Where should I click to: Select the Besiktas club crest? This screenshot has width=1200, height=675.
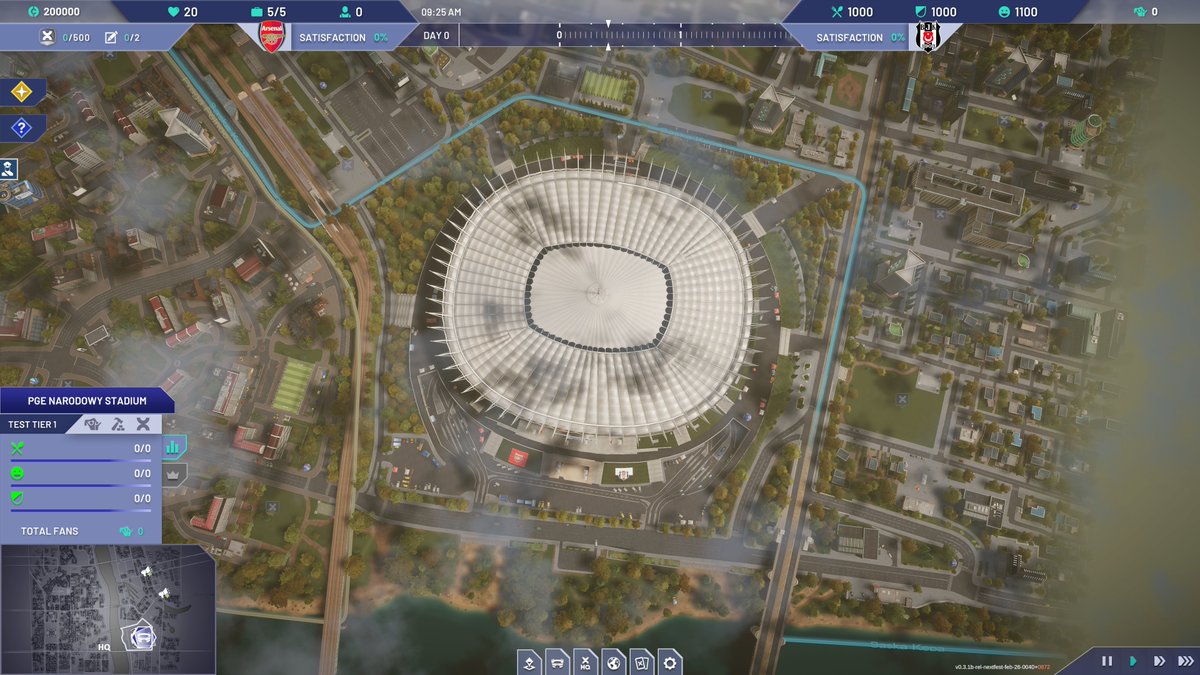click(921, 37)
